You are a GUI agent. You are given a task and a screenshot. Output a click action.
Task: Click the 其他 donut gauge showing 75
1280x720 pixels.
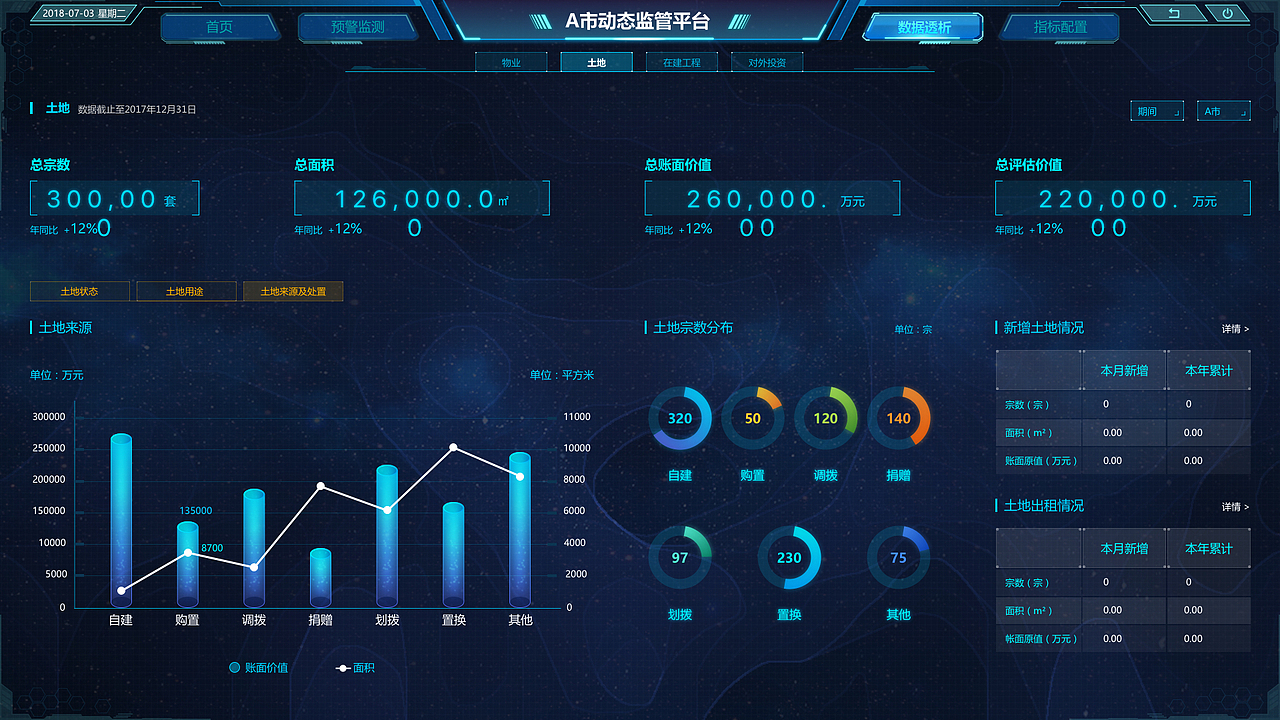898,556
